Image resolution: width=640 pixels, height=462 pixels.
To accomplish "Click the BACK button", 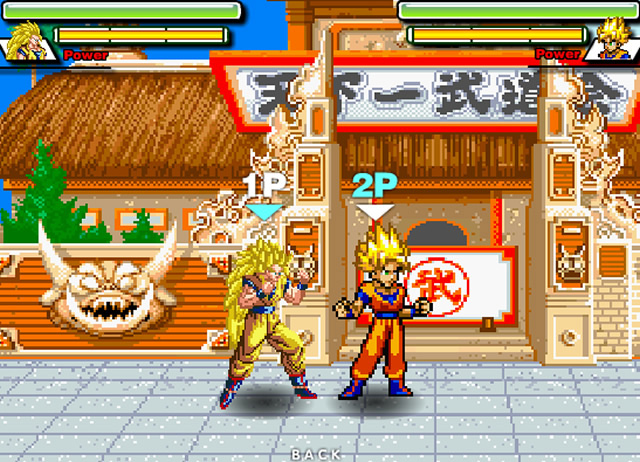I will pos(316,453).
